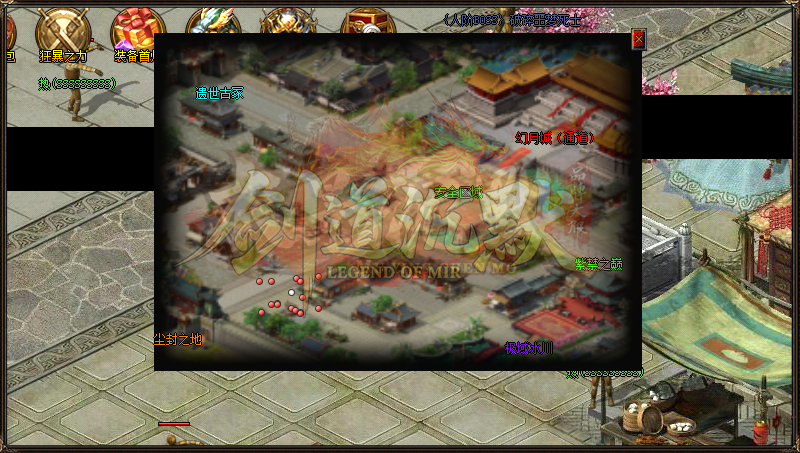Select the 尘封之地 map label

point(178,339)
